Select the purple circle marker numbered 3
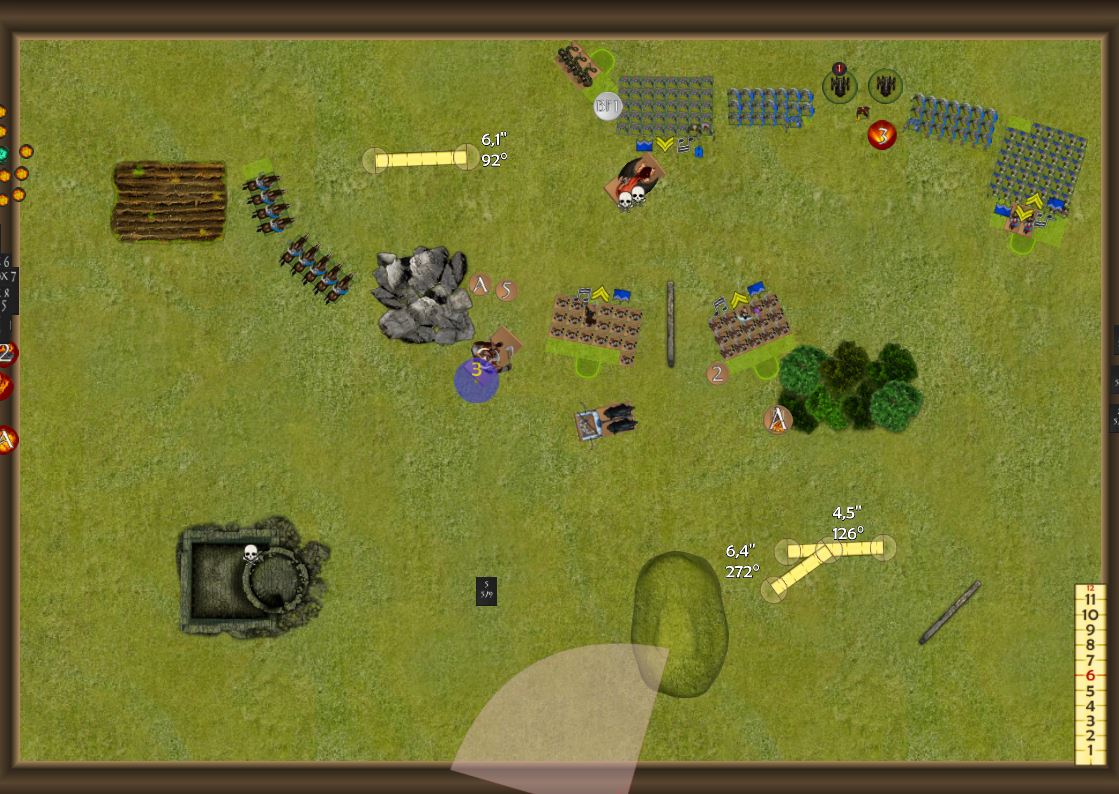The image size is (1119, 794). (x=476, y=380)
